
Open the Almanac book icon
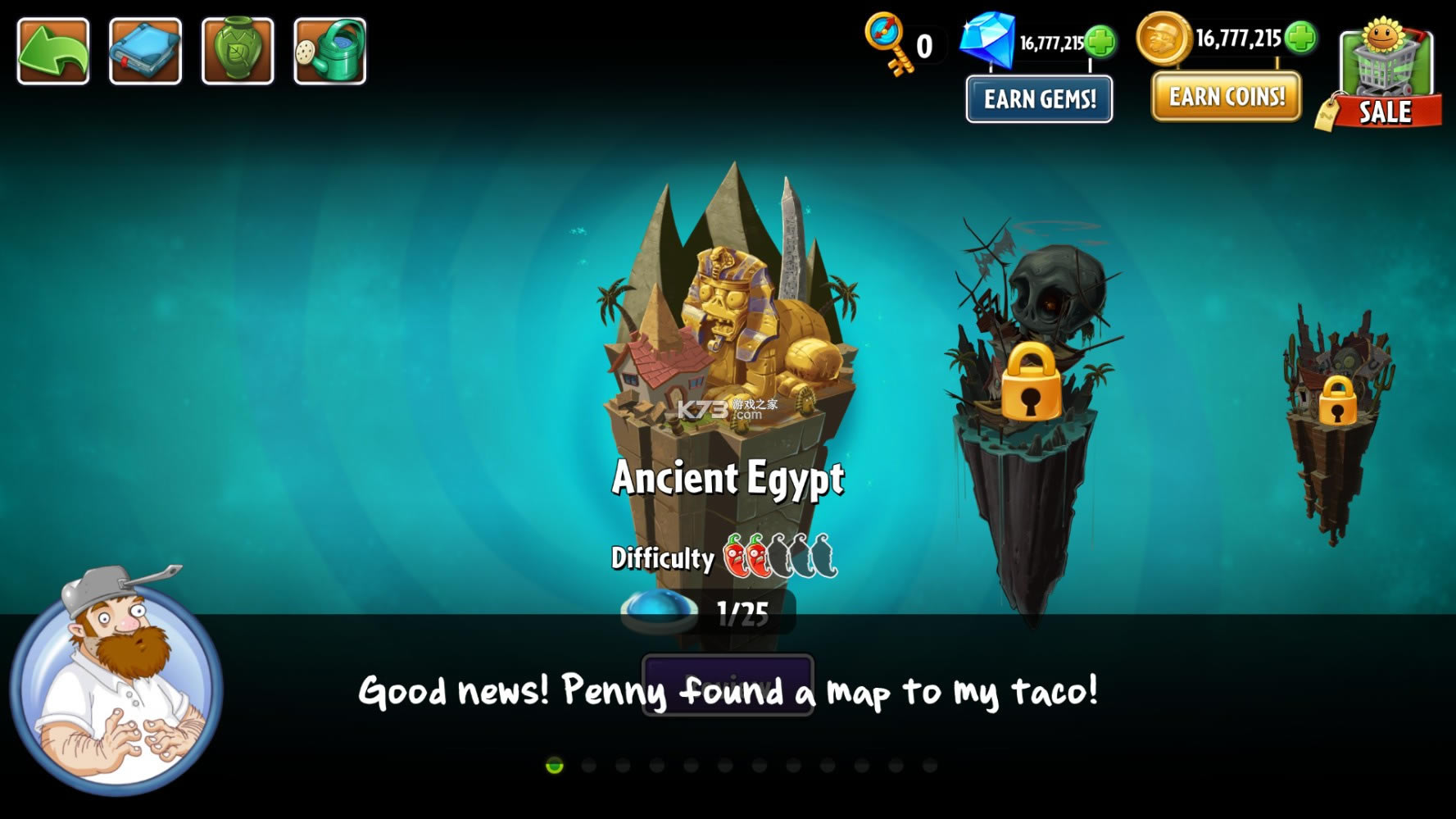[145, 49]
